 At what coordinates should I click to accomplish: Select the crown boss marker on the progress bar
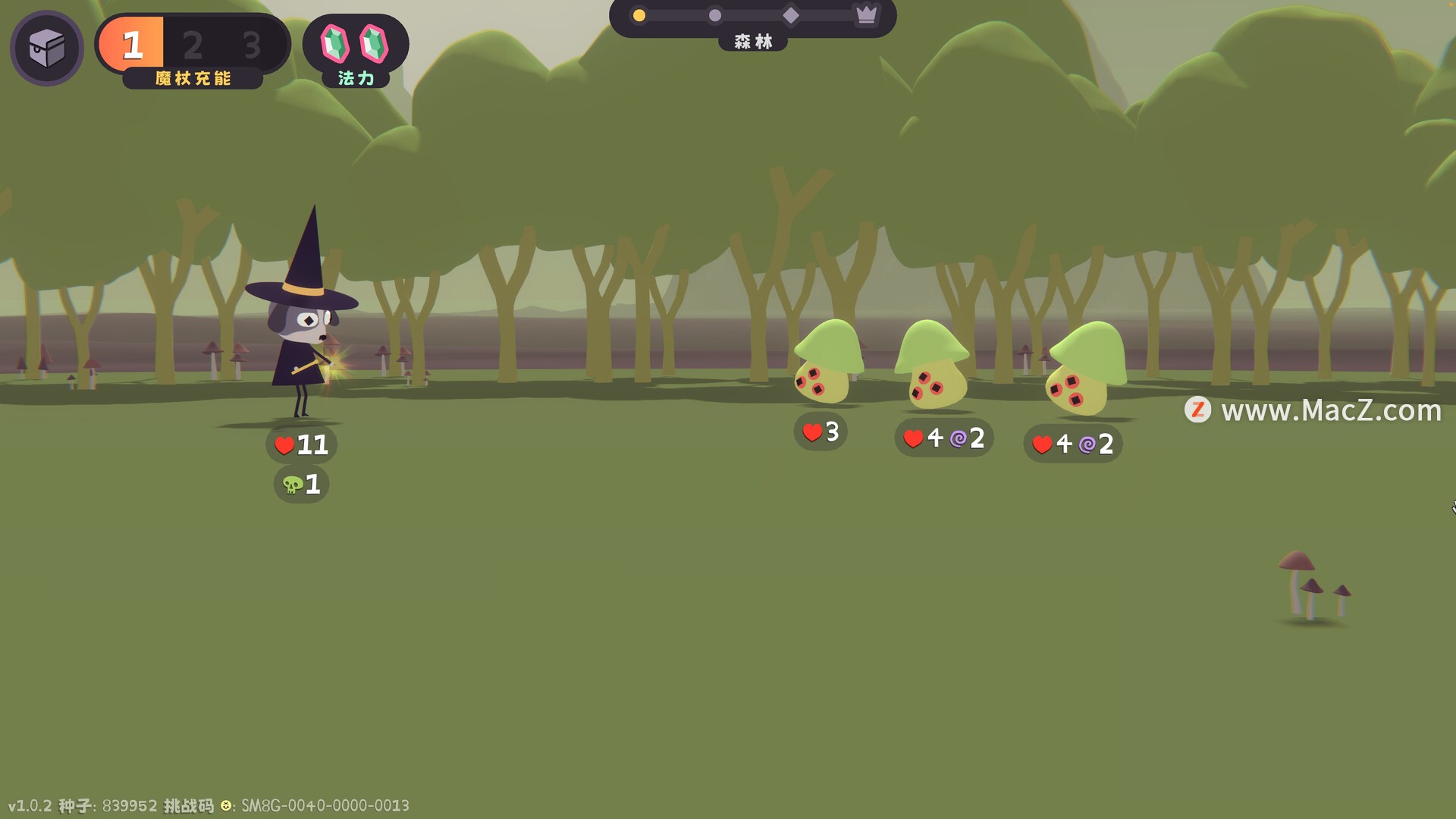(866, 14)
